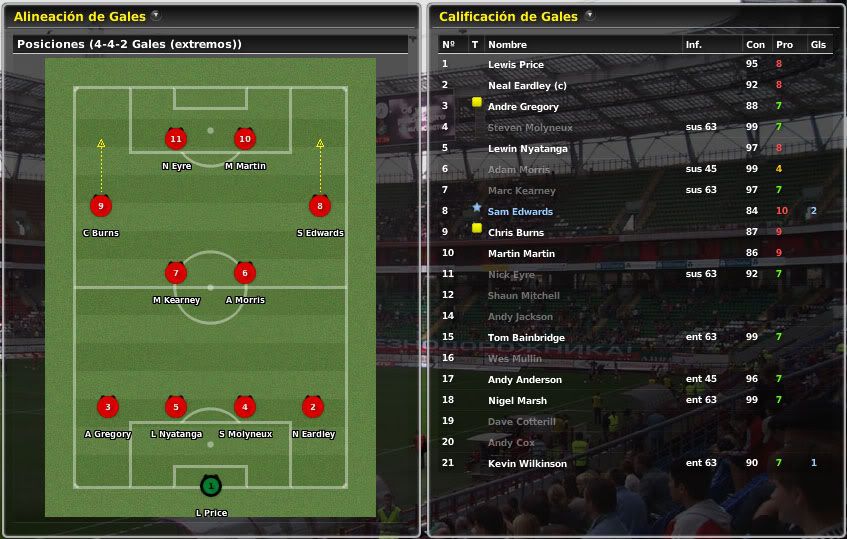Sort the ratings list by Nombre column
Viewport: 847px width, 539px height.
[507, 45]
